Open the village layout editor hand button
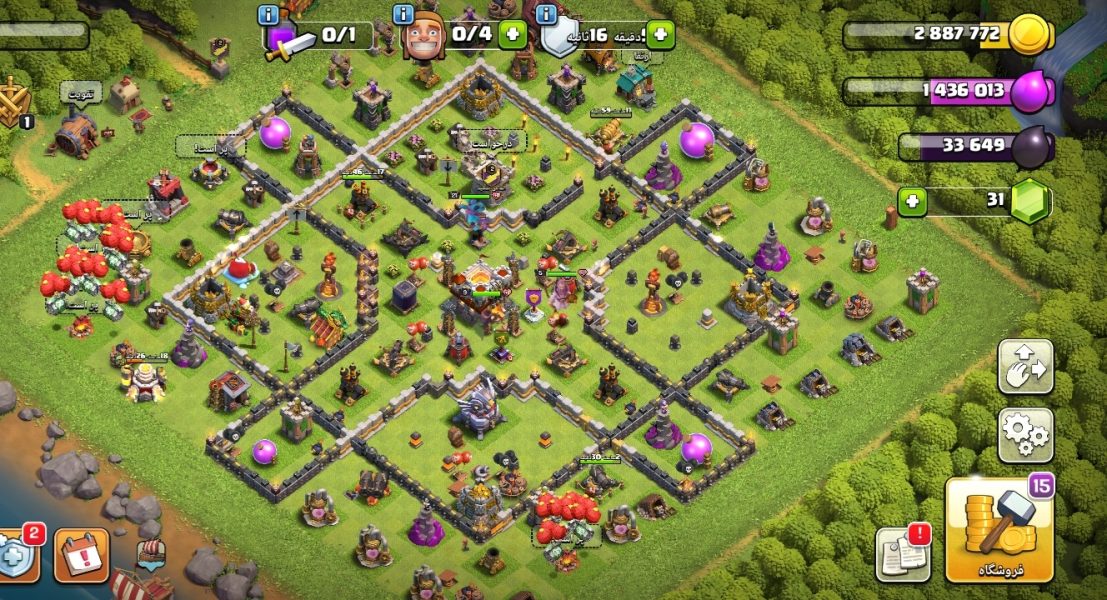Image resolution: width=1107 pixels, height=600 pixels. 1025,367
